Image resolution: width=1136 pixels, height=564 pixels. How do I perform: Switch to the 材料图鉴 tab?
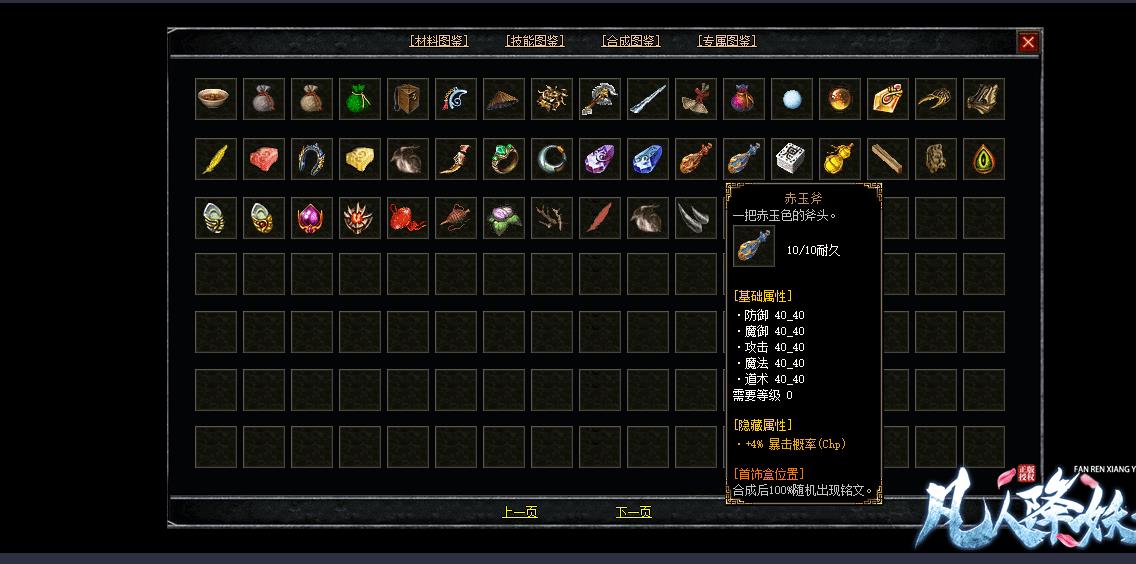coord(439,41)
